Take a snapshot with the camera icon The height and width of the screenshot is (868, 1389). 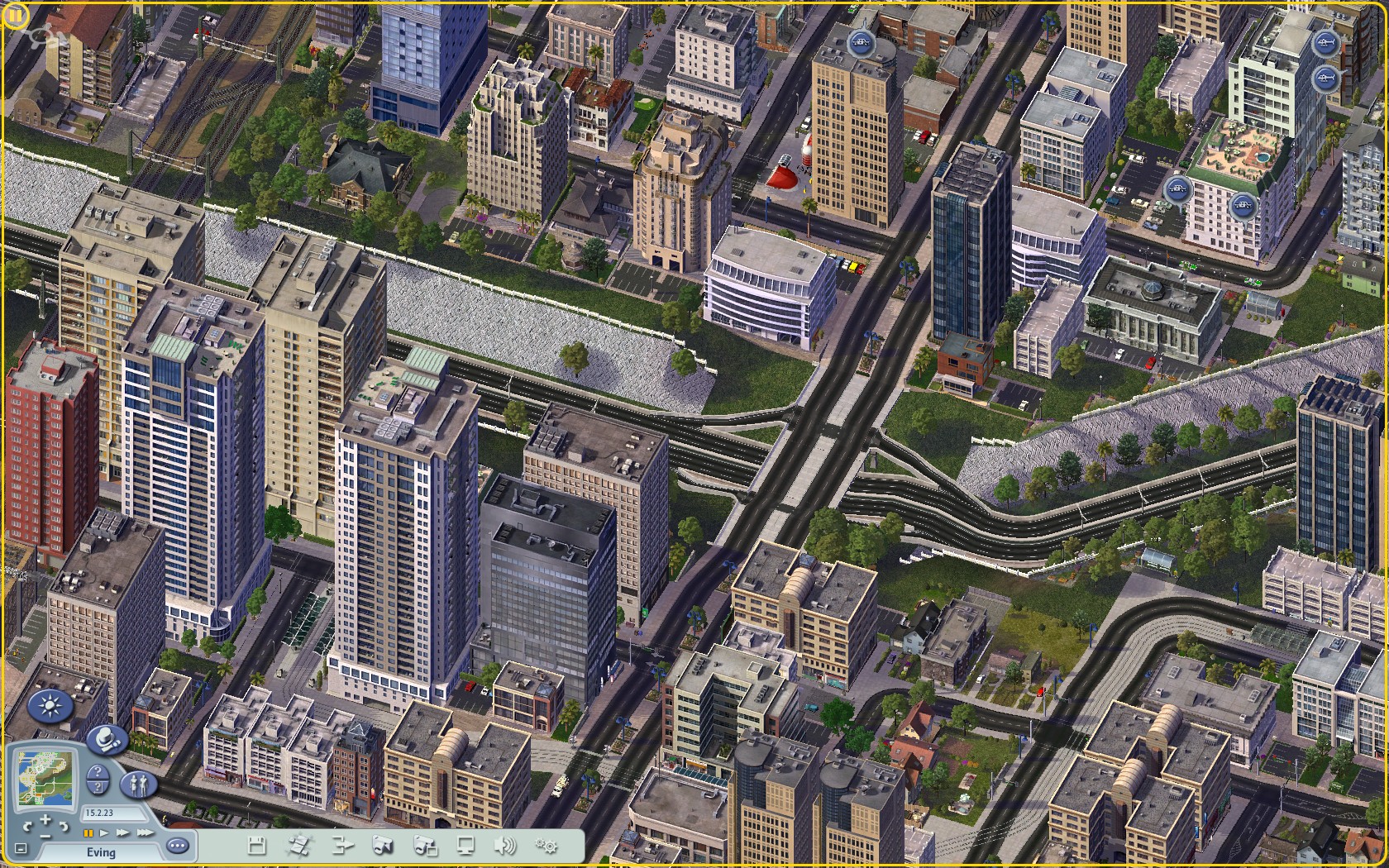click(x=381, y=845)
